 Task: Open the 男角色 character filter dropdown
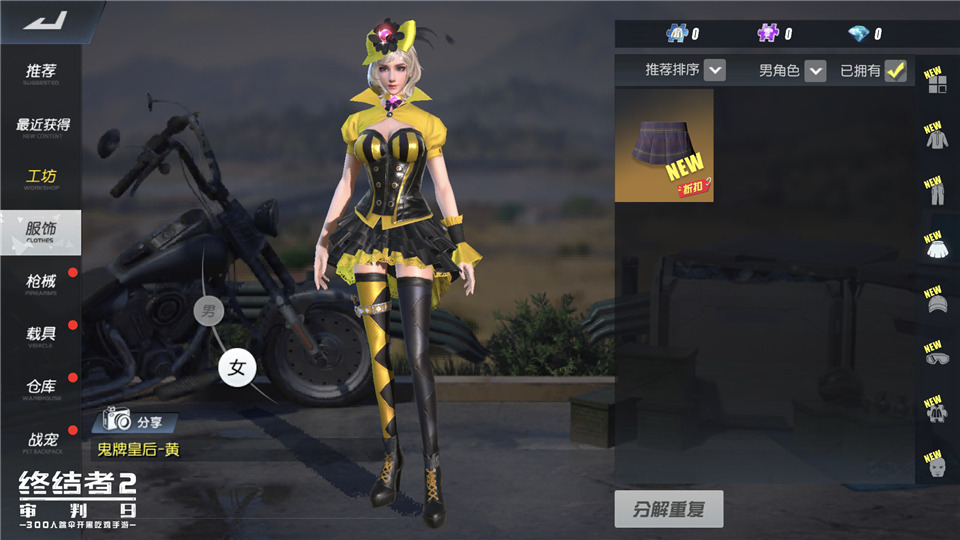point(815,70)
